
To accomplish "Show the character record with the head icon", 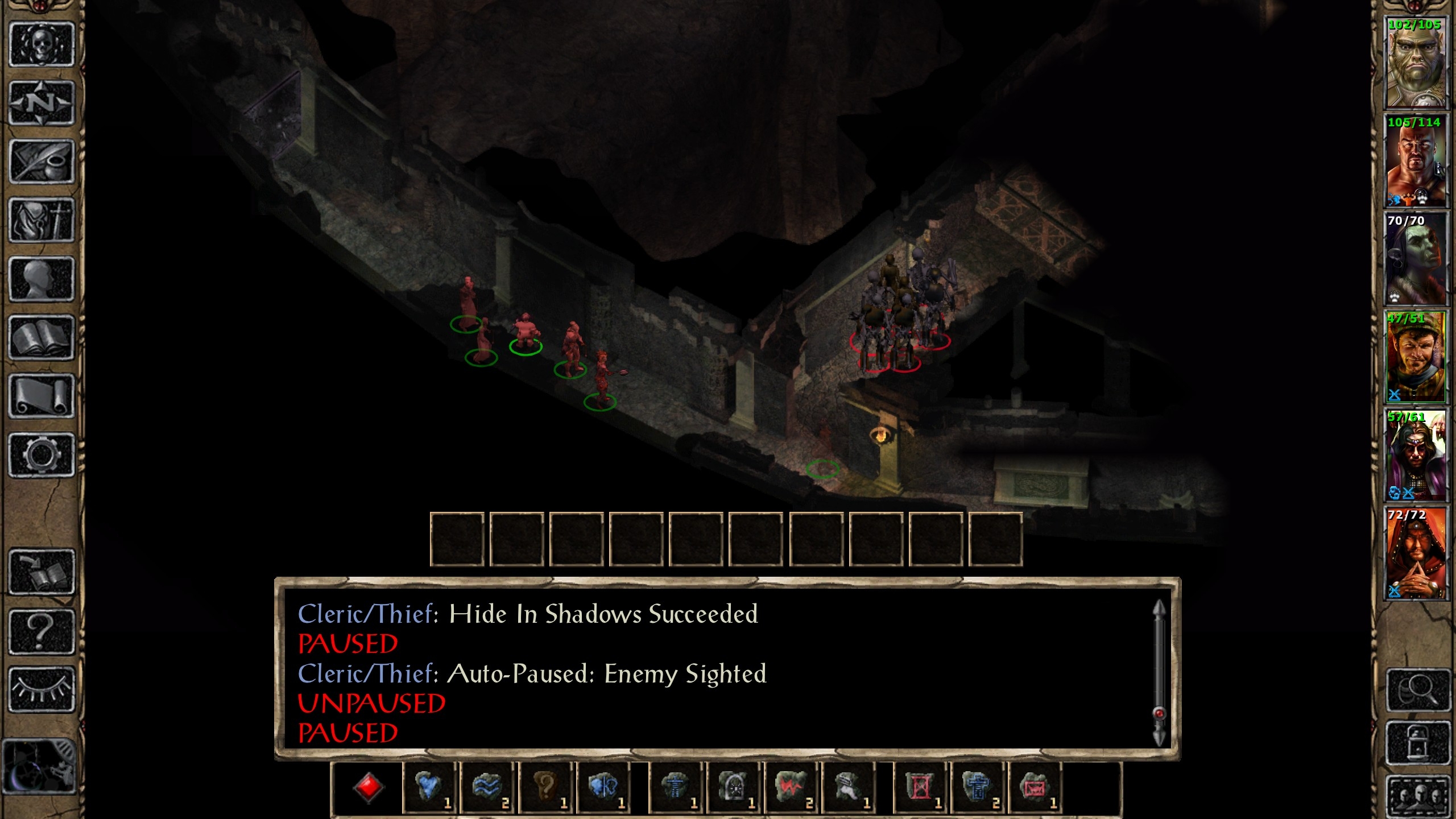I will (42, 279).
